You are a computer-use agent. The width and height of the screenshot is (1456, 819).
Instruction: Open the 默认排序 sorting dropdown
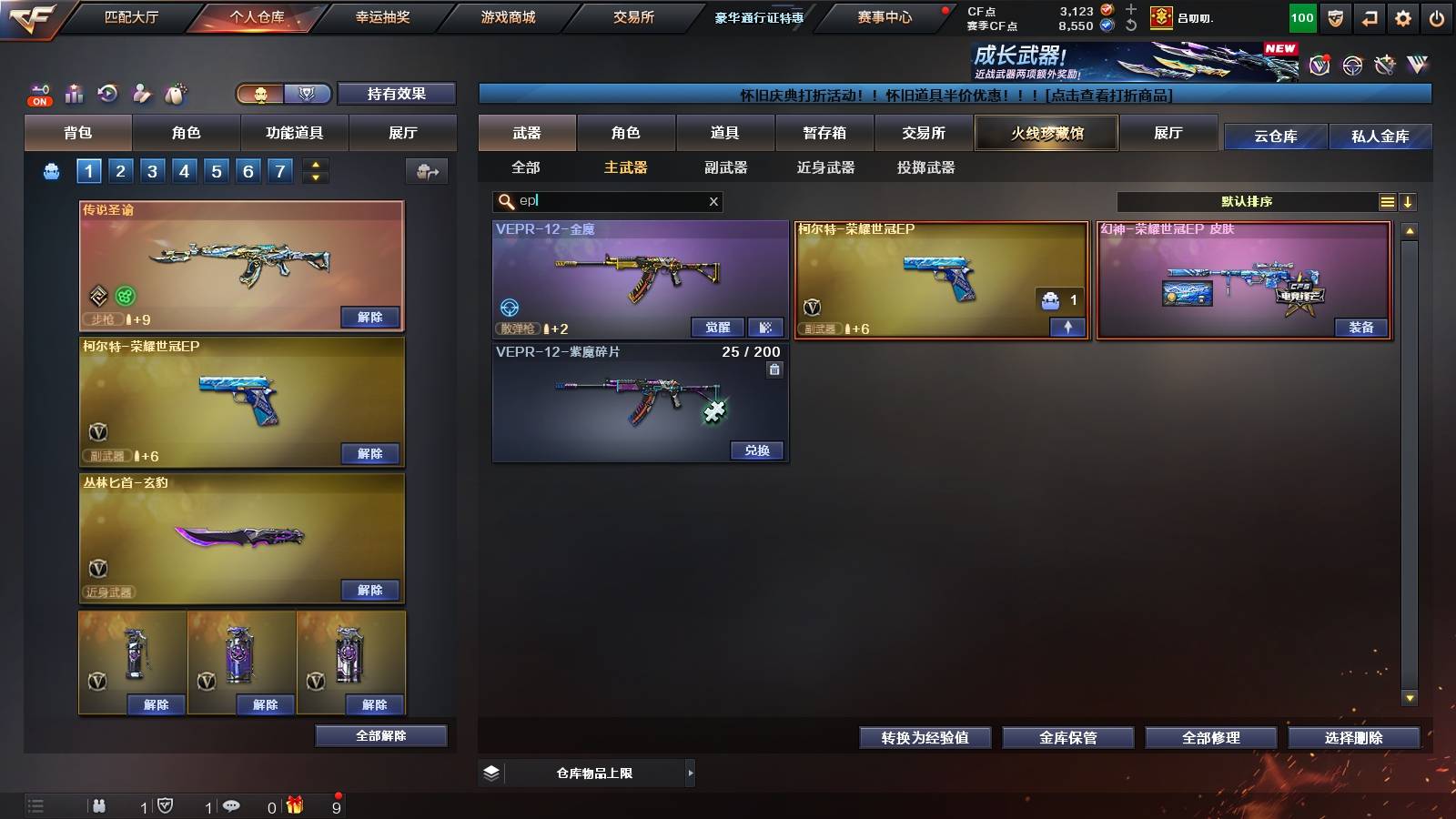tap(1247, 201)
